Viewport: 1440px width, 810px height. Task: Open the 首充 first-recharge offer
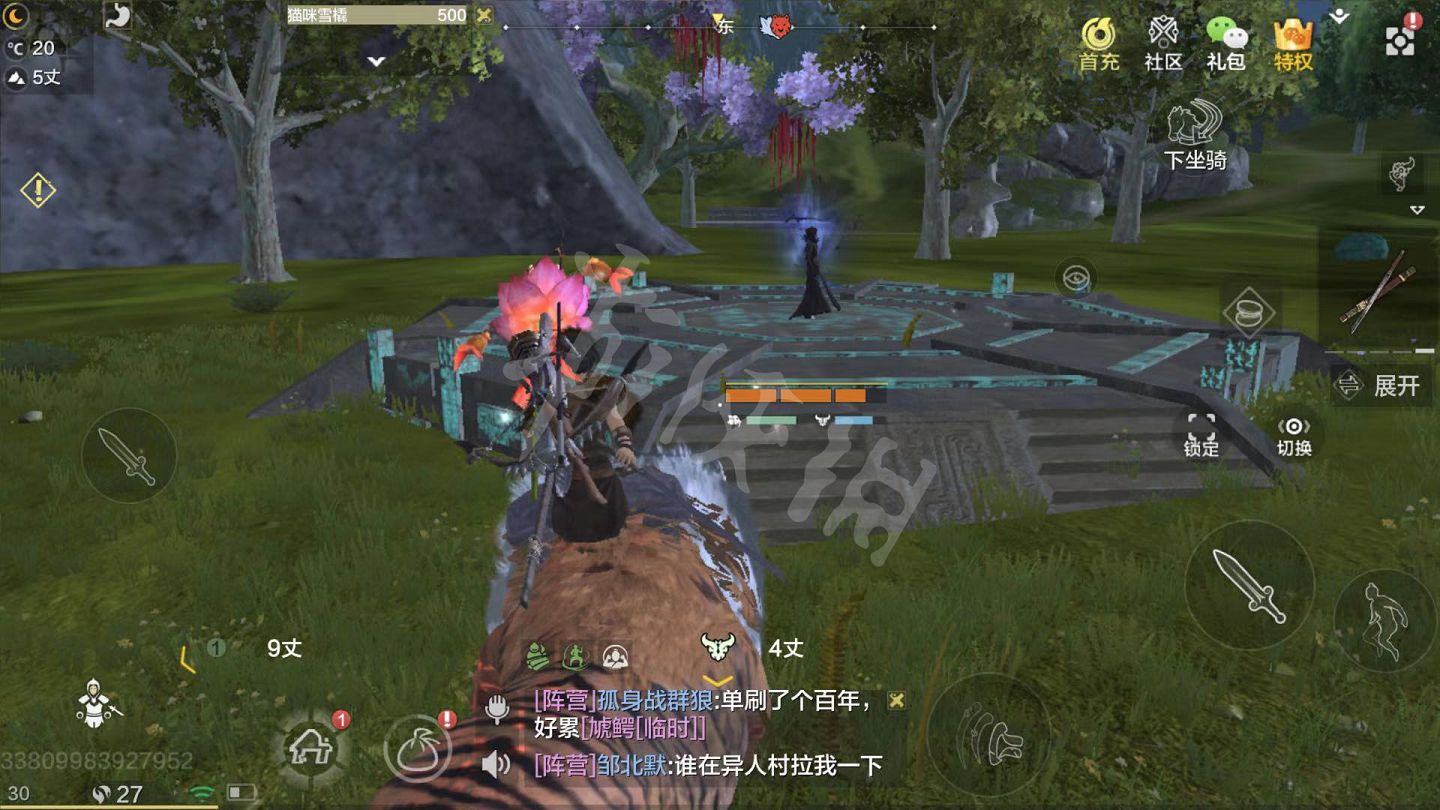pos(1099,43)
